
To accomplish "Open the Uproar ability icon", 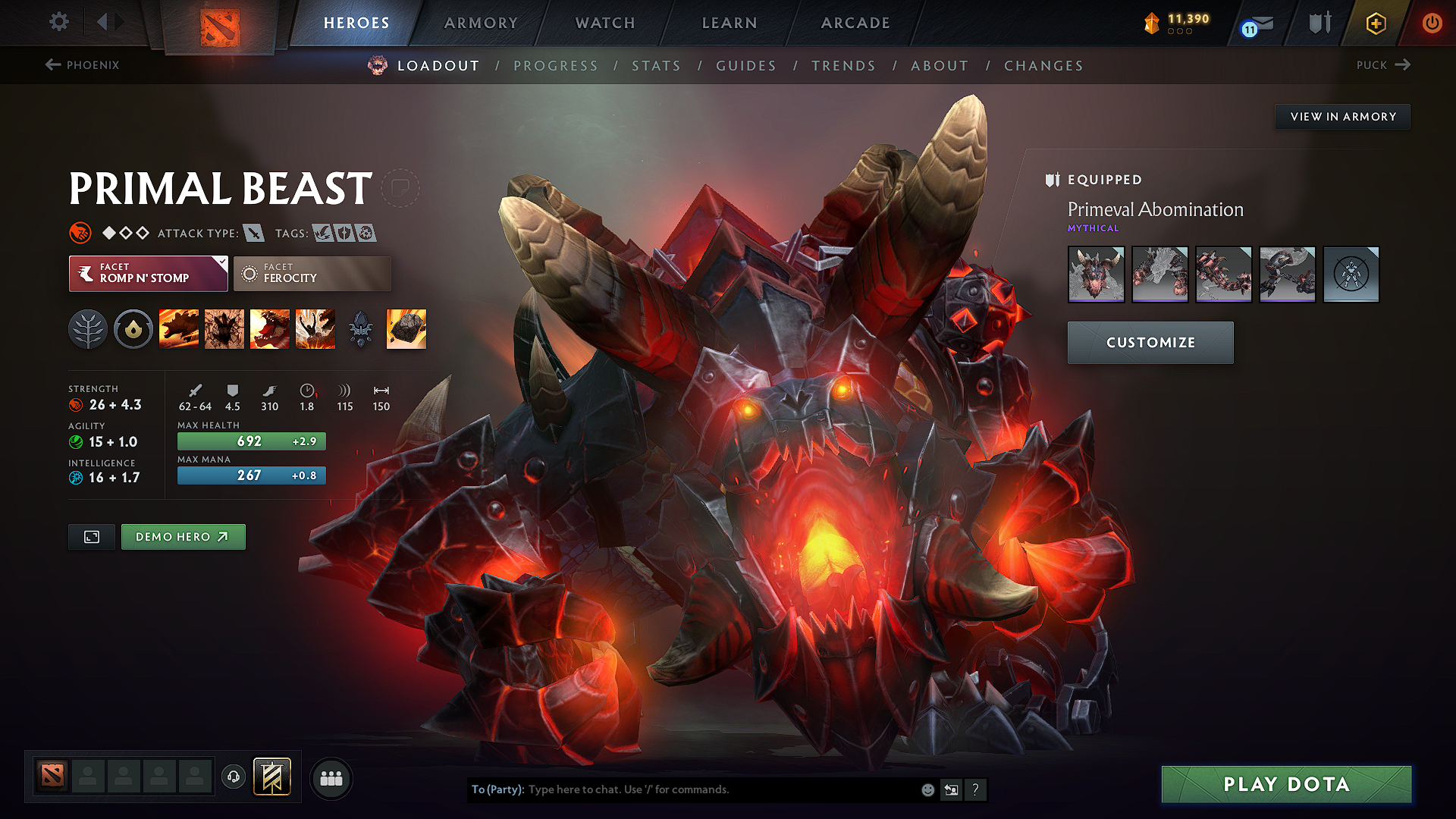I will [270, 328].
